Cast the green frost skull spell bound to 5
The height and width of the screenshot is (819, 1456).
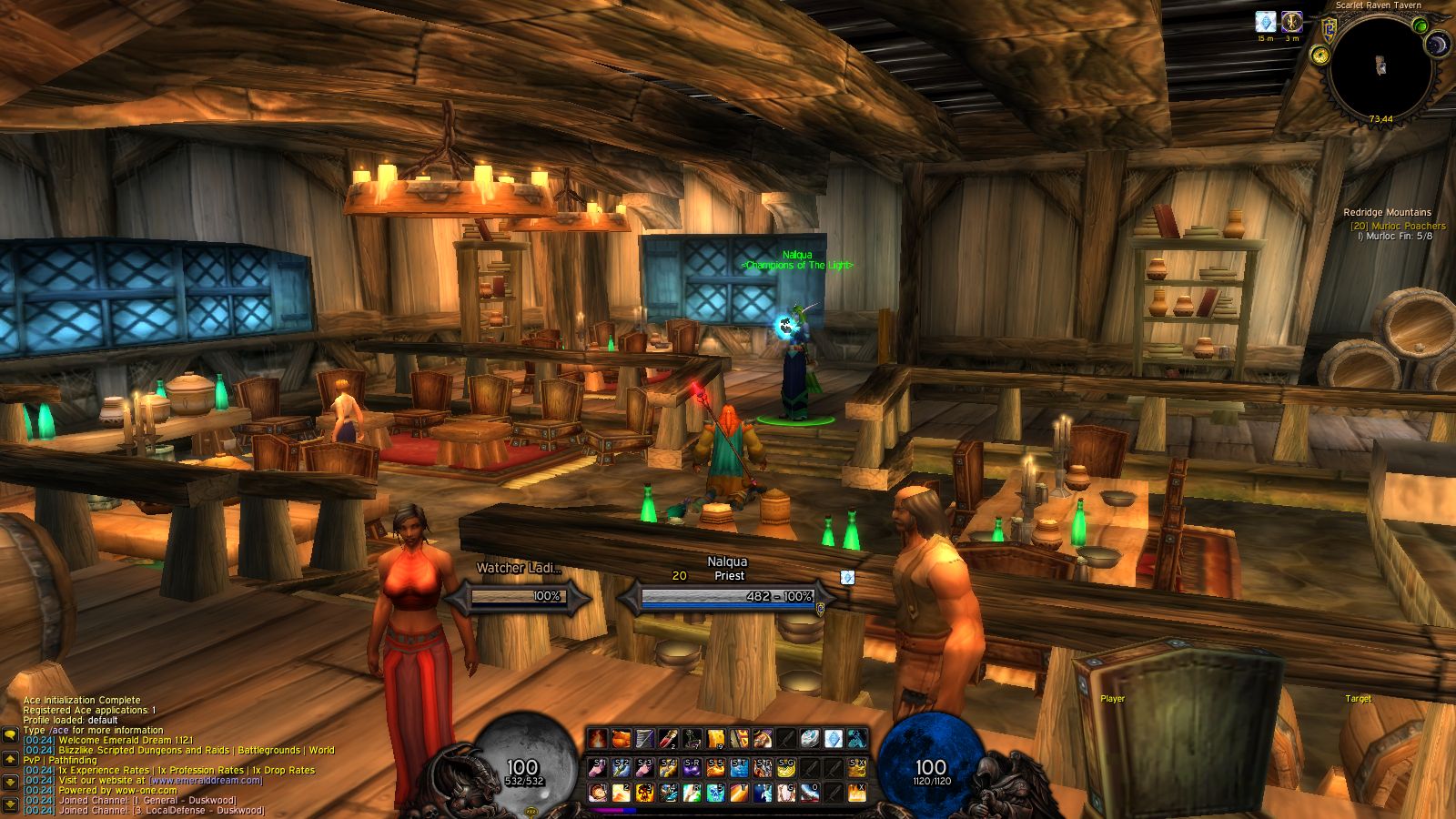[x=713, y=793]
